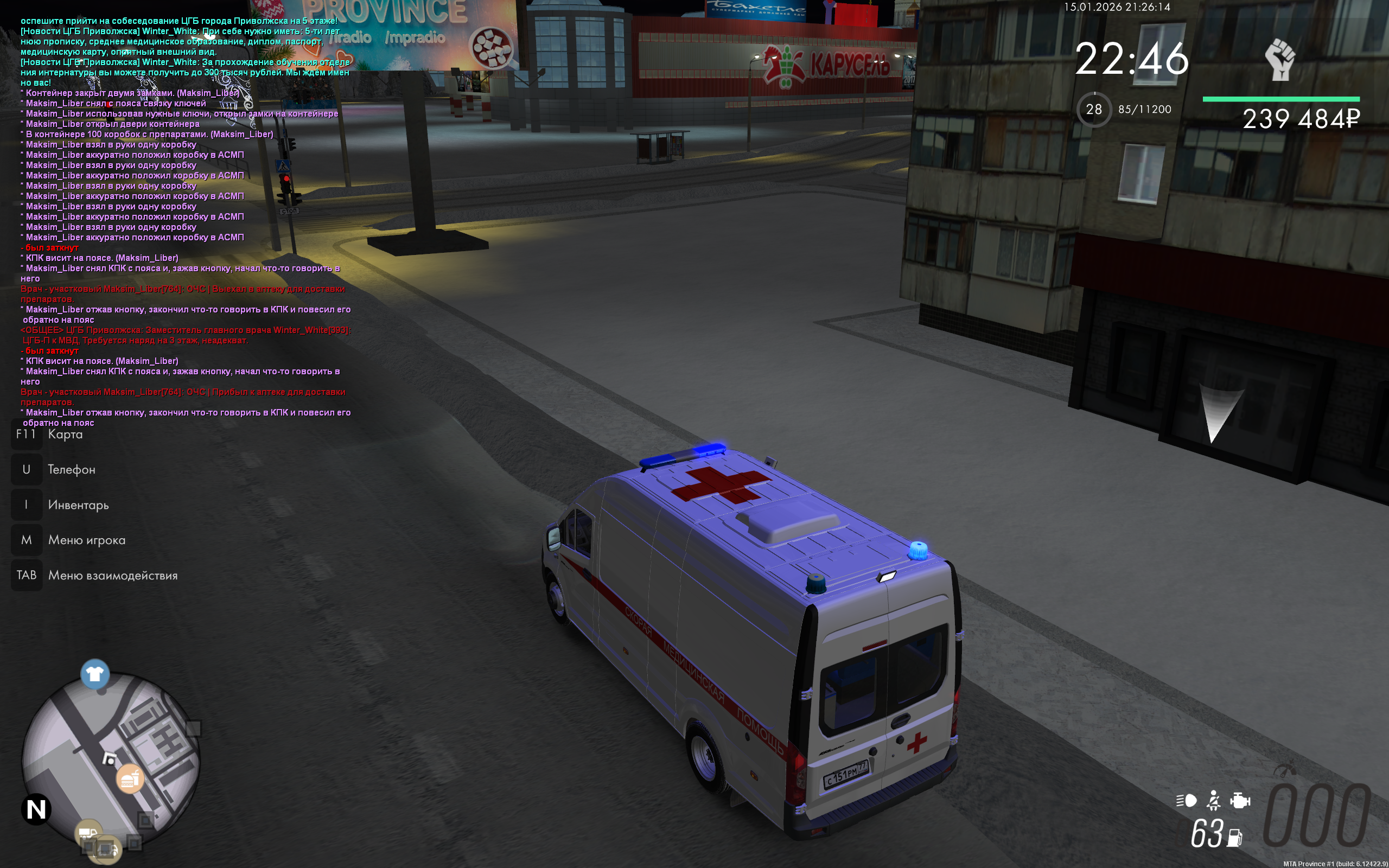This screenshot has width=1389, height=868.
Task: Click the level 28 circle badge
Action: point(1094,109)
